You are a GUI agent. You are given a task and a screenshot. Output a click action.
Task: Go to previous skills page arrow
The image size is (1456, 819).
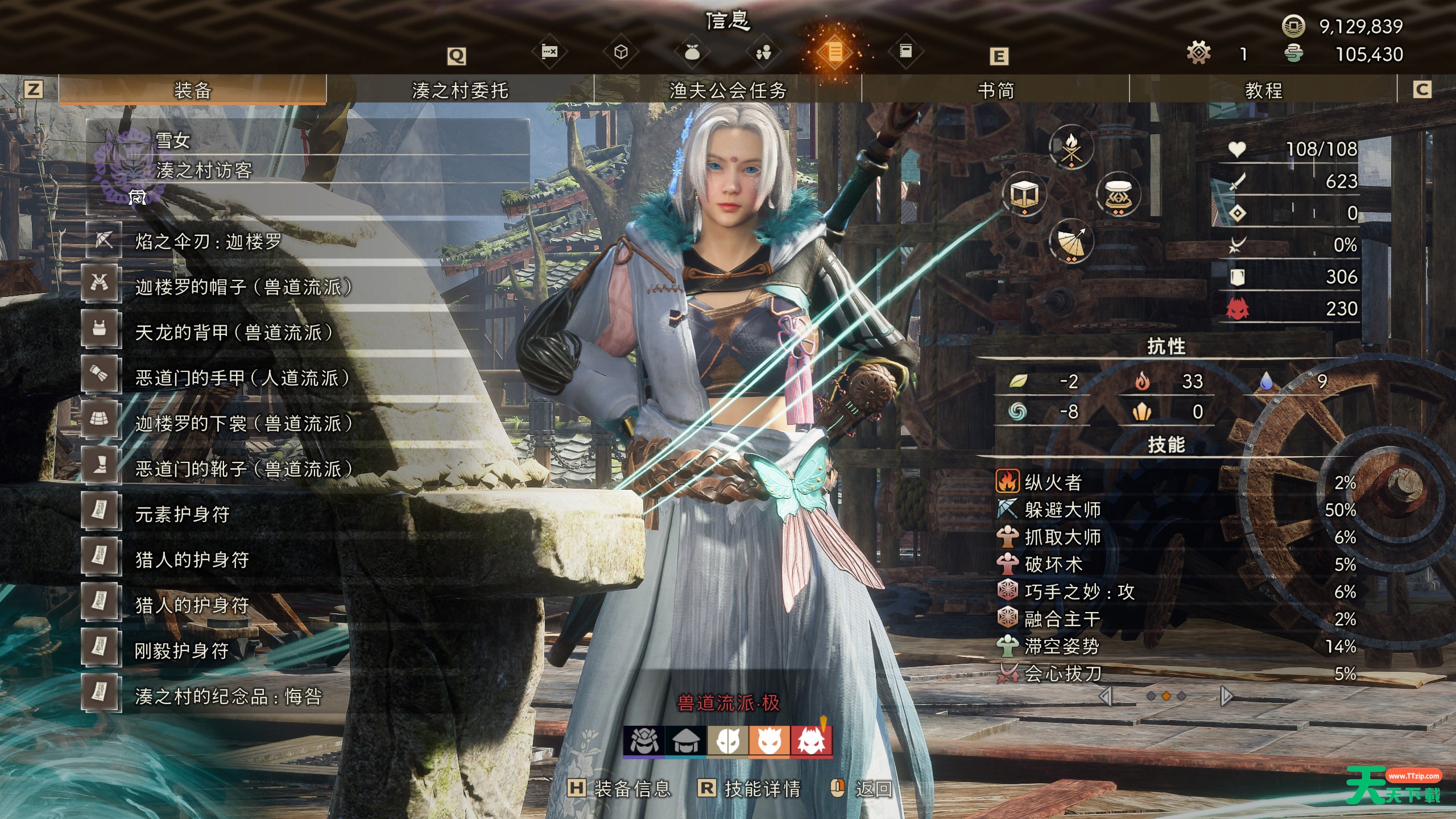[x=1106, y=696]
